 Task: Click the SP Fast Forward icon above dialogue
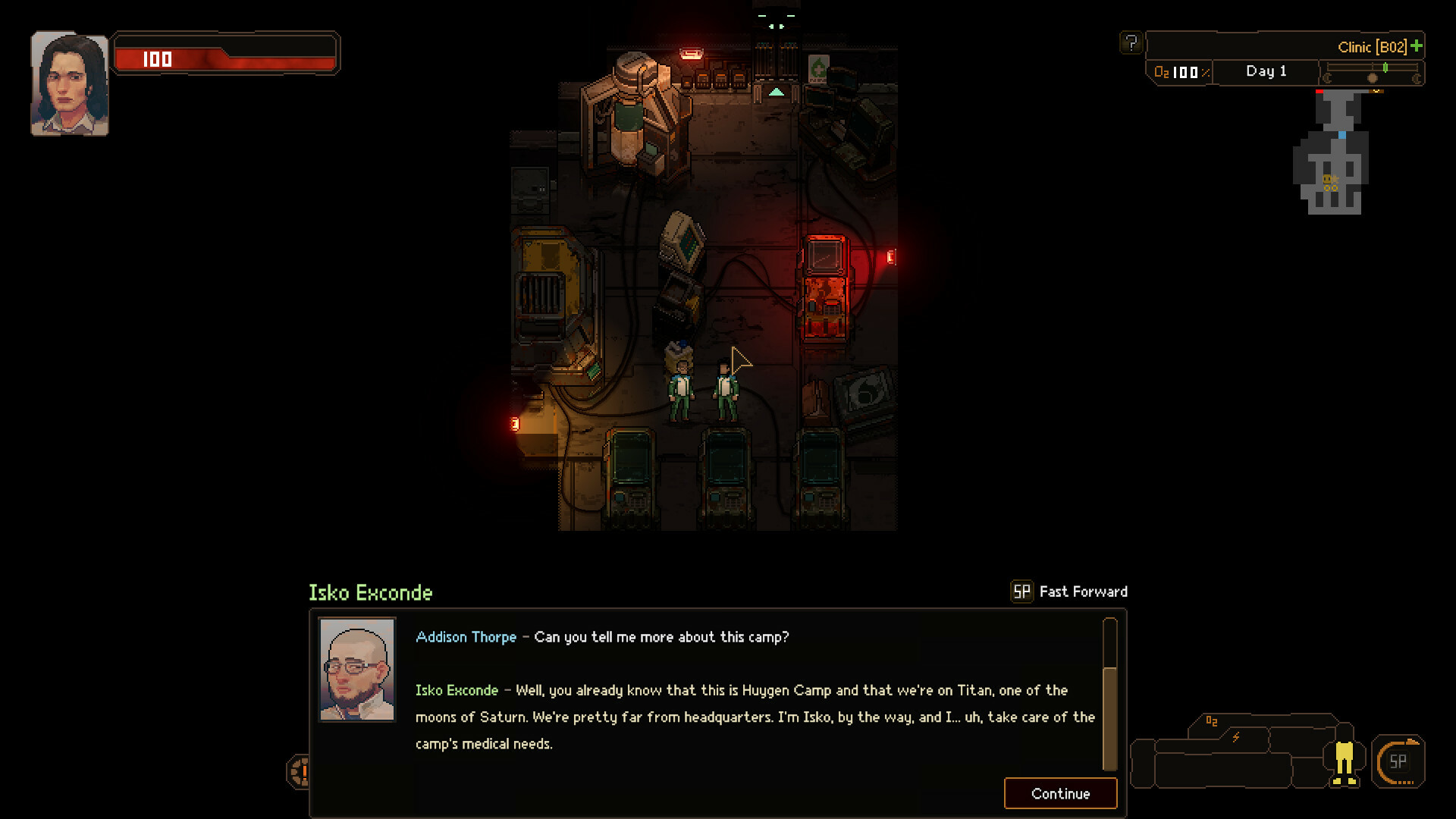pos(1021,591)
